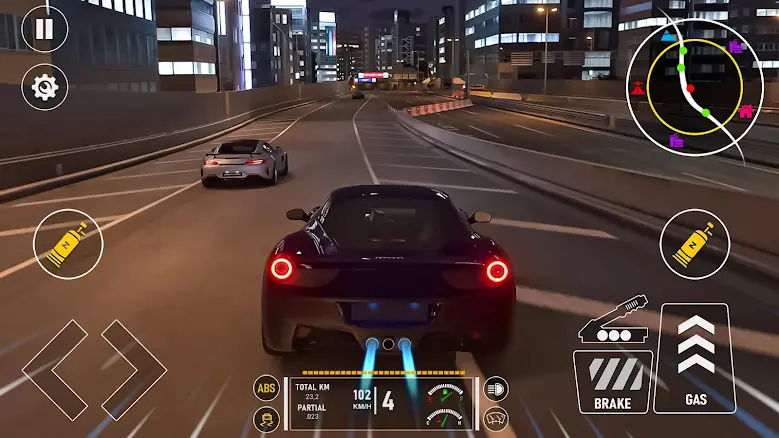Steer left with the left arrow
This screenshot has width=779, height=438.
[55, 369]
